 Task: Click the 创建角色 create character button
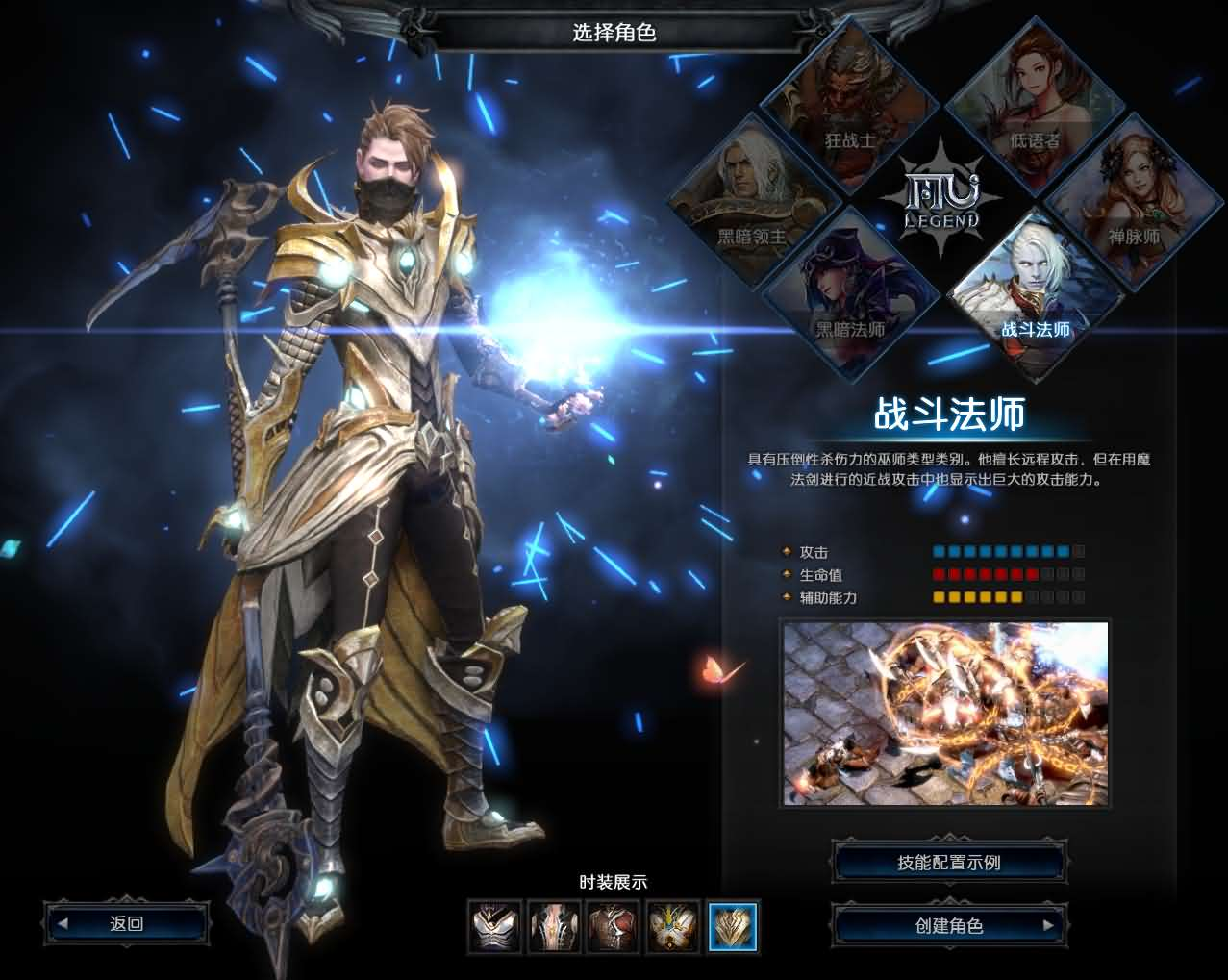pos(949,926)
